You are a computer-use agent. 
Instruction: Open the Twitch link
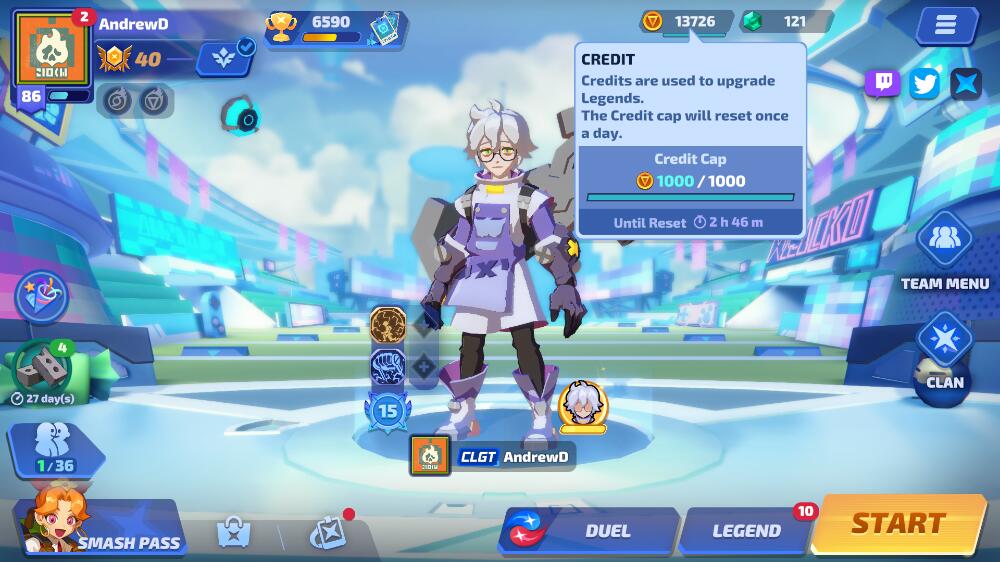882,83
